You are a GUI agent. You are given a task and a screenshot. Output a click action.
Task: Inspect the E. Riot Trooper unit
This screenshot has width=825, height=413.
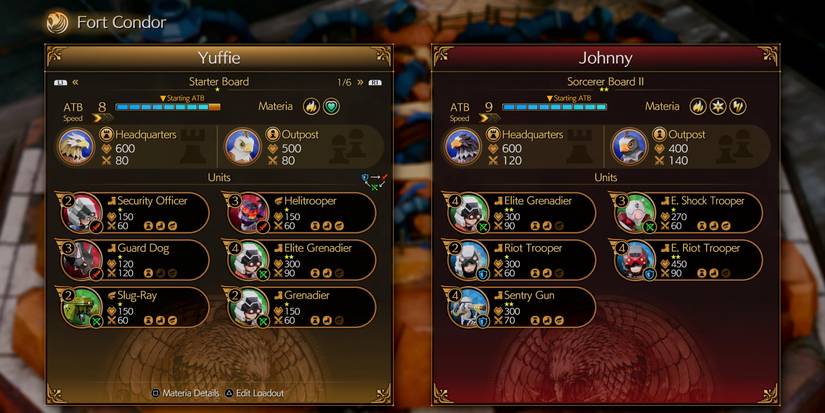click(x=686, y=258)
